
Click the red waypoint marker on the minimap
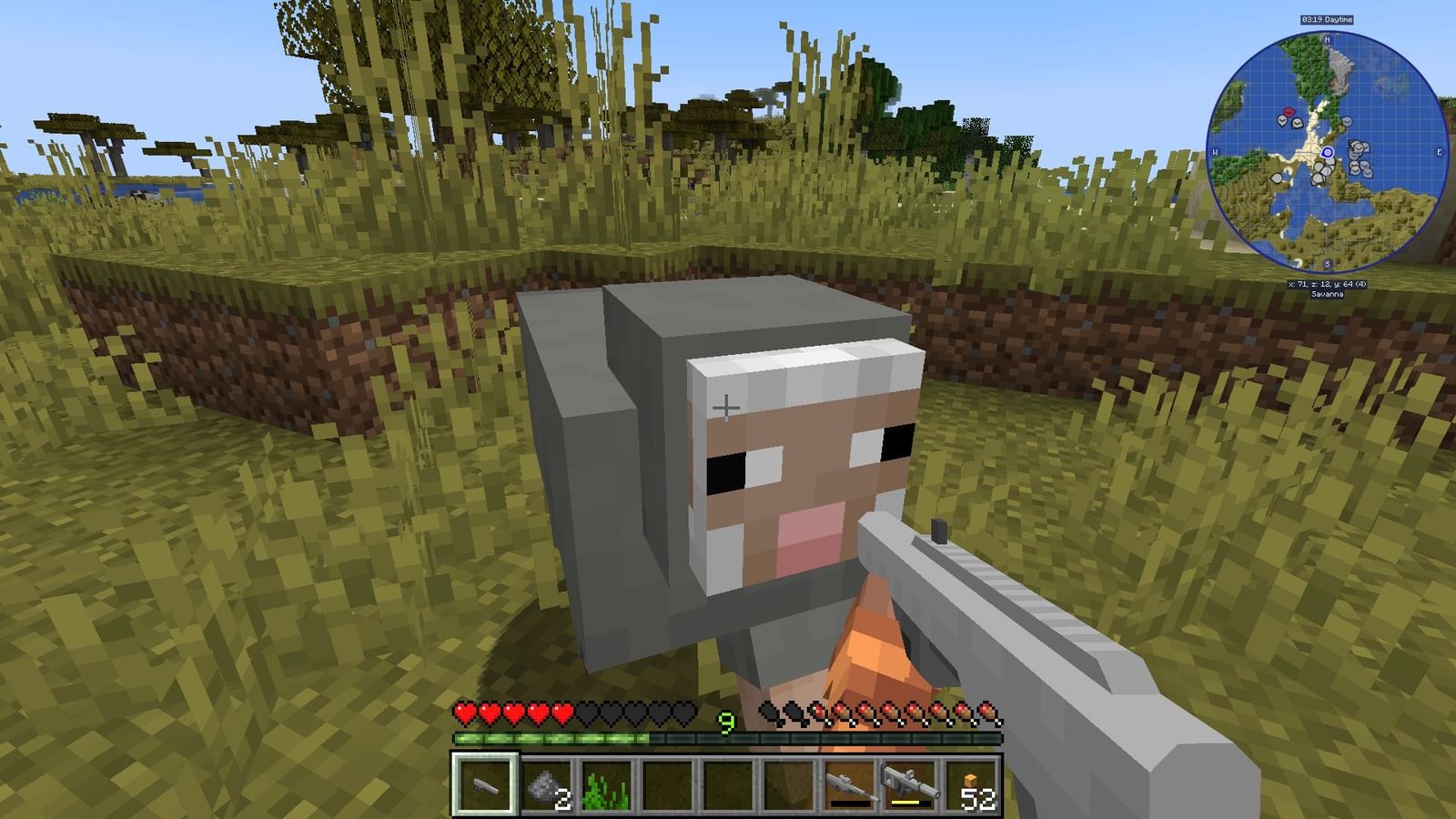click(1289, 112)
